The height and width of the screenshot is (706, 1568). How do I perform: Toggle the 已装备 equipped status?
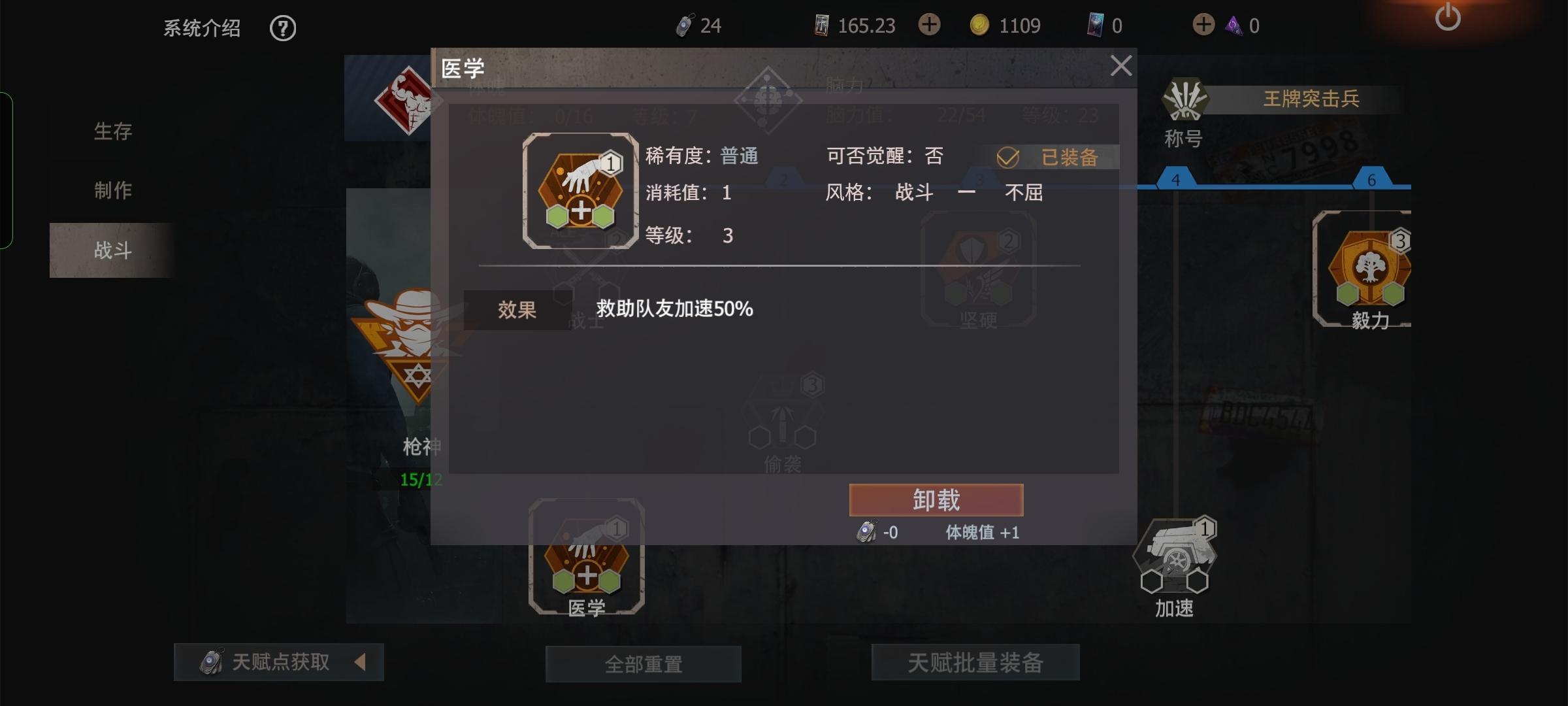(1052, 158)
